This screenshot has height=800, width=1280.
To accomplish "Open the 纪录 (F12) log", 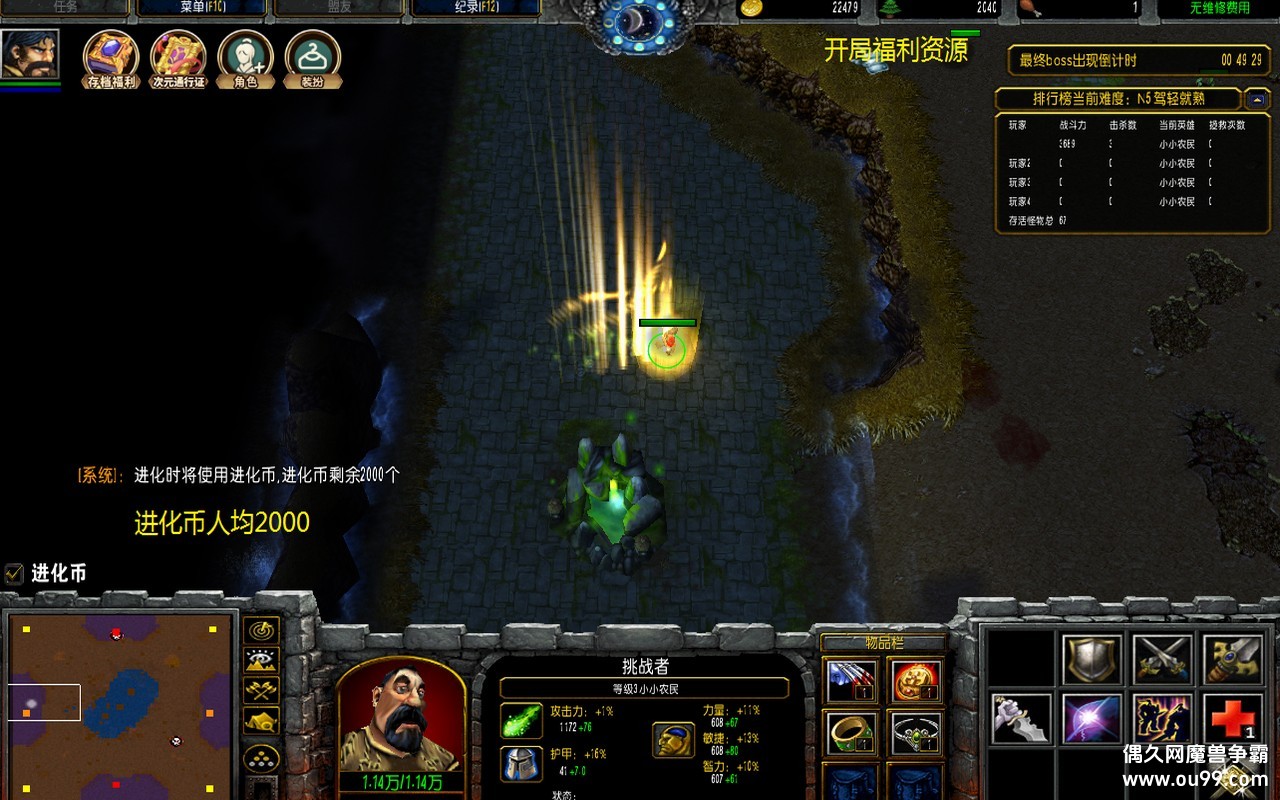I will 475,7.
